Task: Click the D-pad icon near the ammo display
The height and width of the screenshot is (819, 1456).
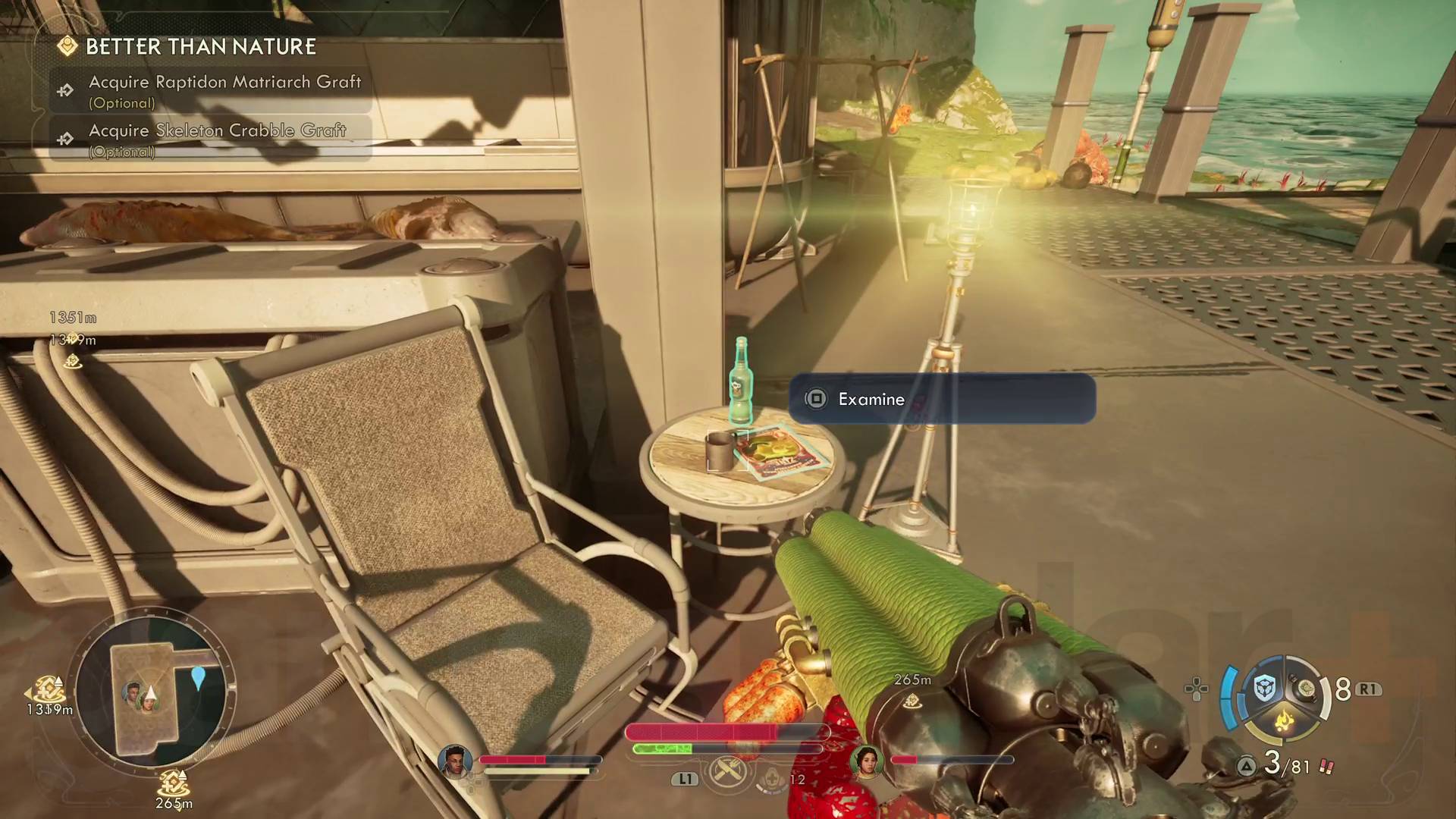Action: click(1196, 690)
